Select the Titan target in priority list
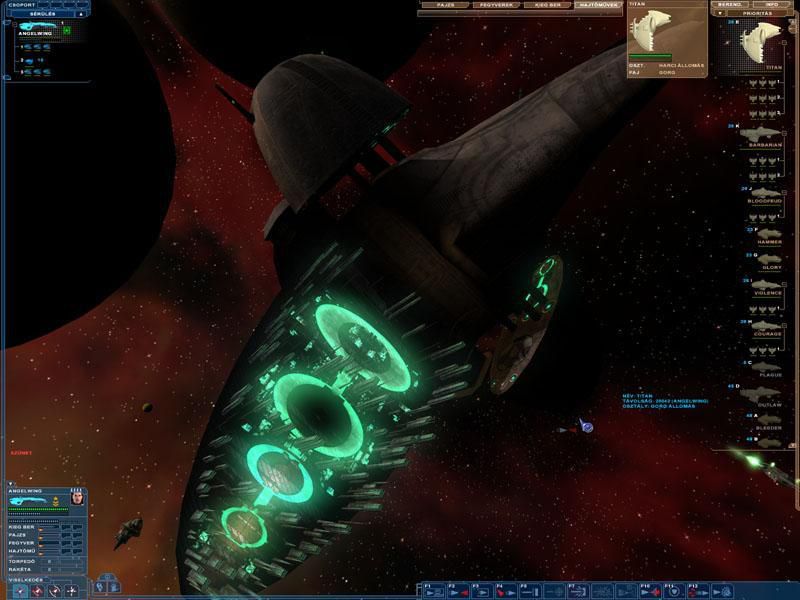800x600 pixels. point(766,45)
